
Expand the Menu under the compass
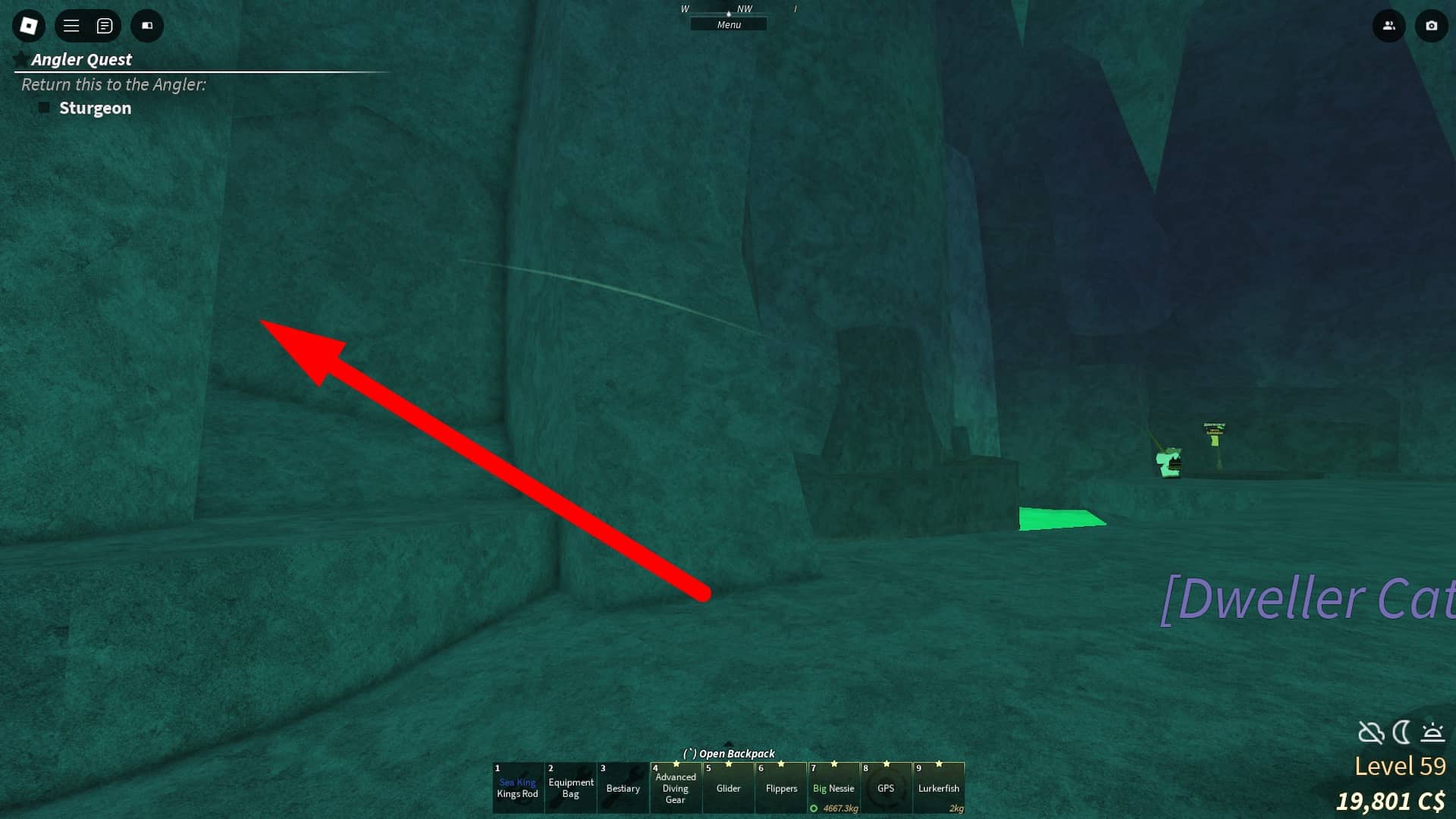728,24
